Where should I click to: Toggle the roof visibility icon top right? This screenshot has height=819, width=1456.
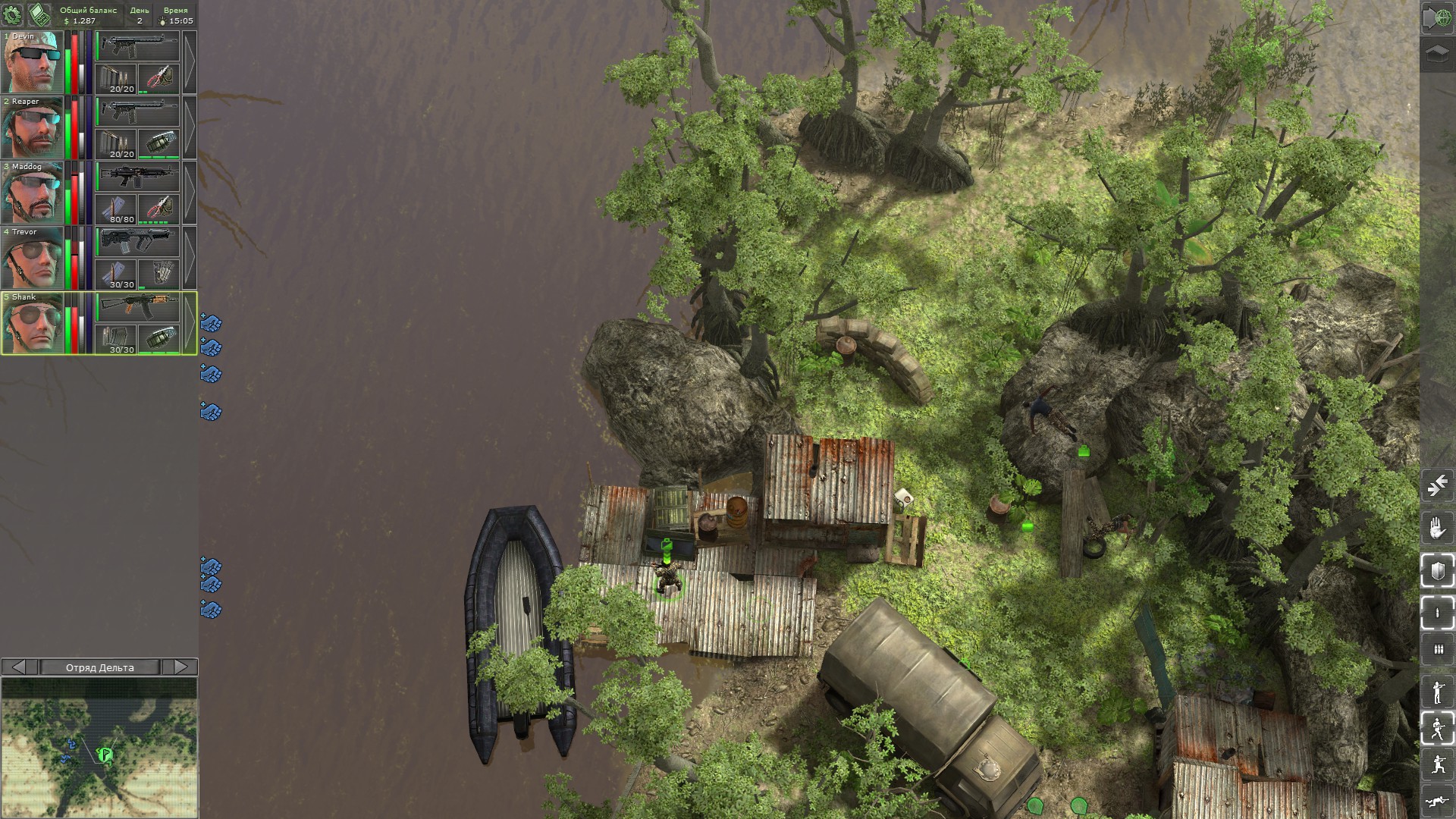click(x=1436, y=53)
